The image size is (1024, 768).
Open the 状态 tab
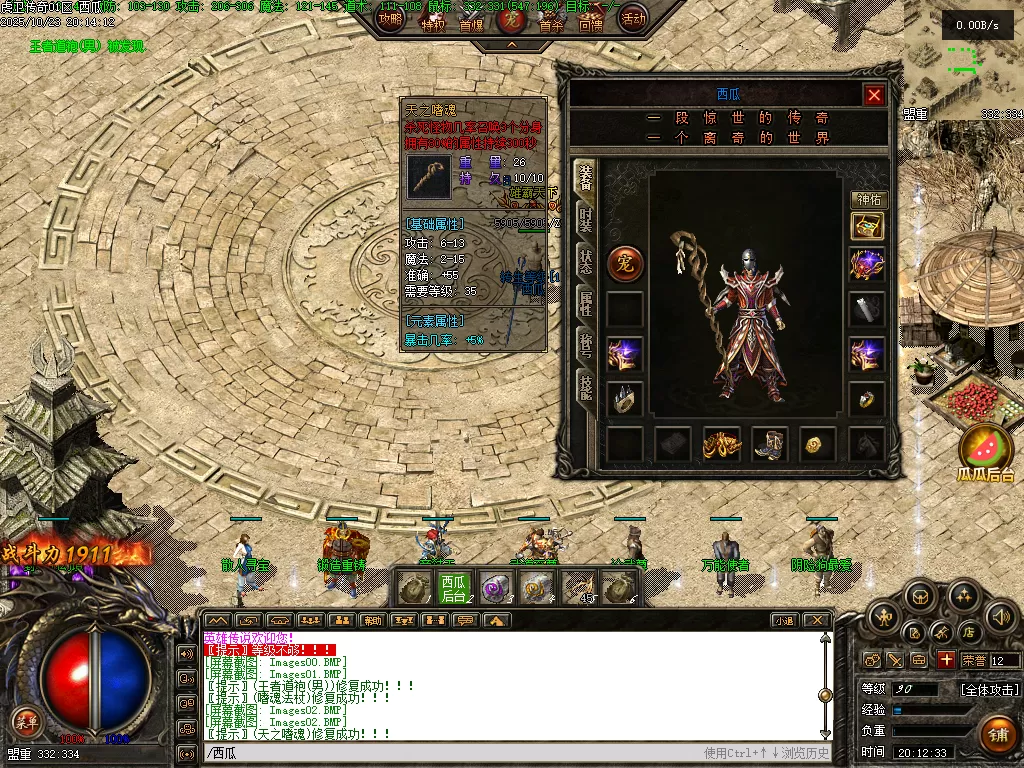click(585, 259)
